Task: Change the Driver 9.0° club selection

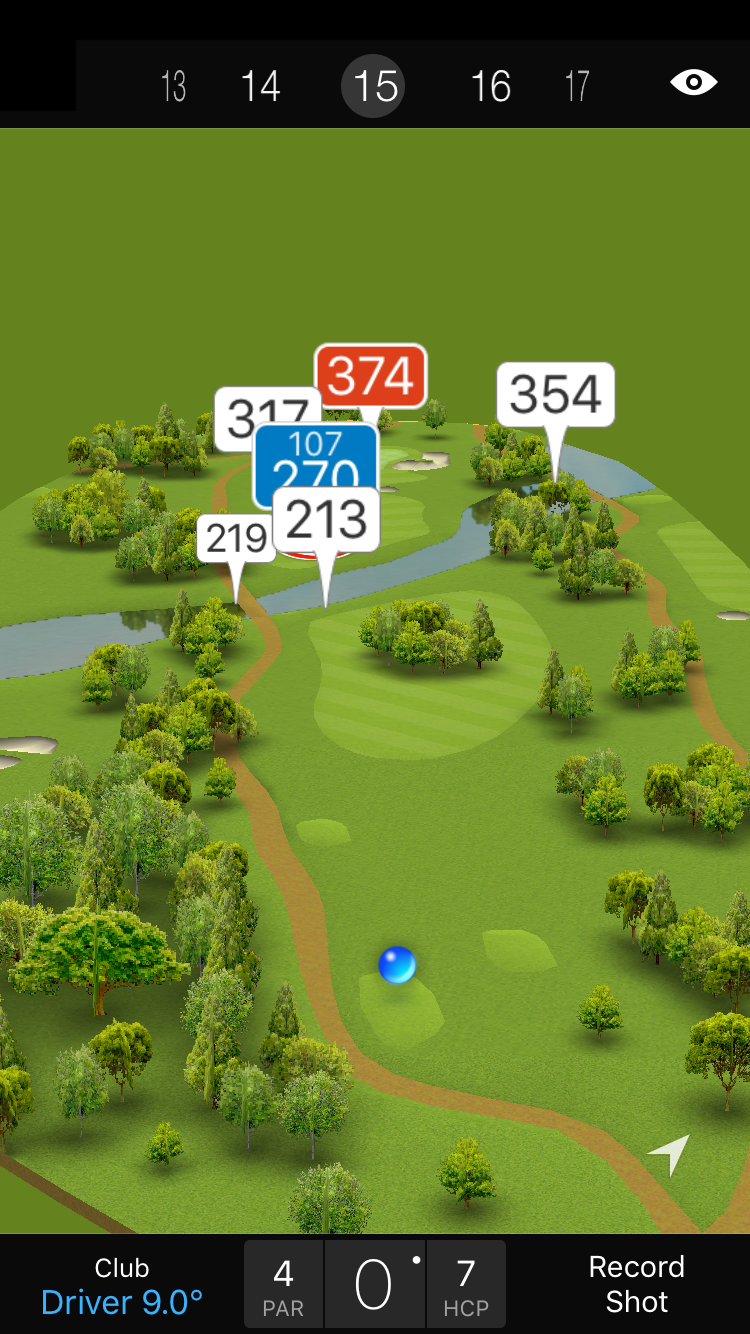Action: [x=122, y=1286]
